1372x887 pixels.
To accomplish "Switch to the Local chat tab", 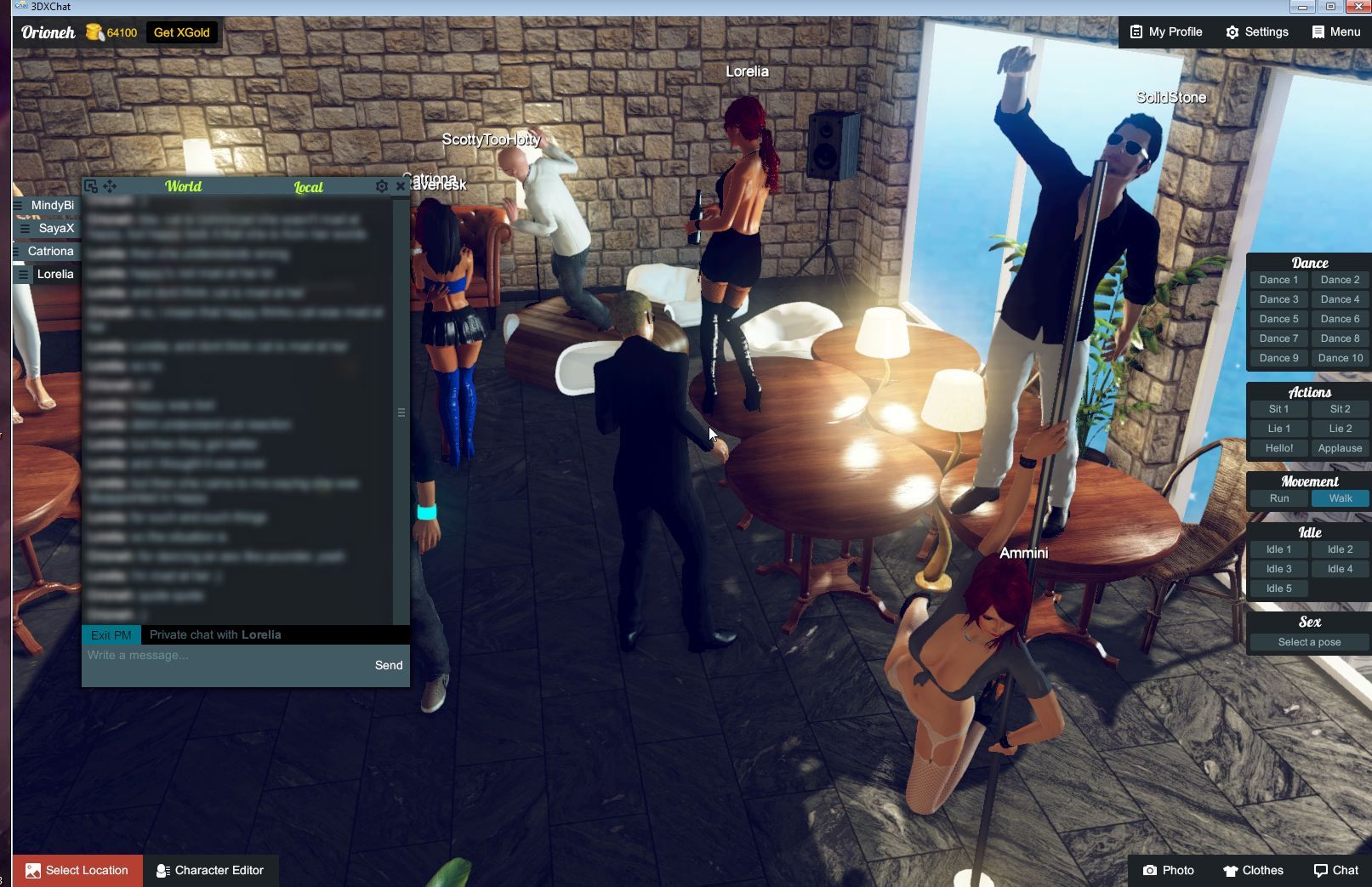I will click(x=309, y=188).
